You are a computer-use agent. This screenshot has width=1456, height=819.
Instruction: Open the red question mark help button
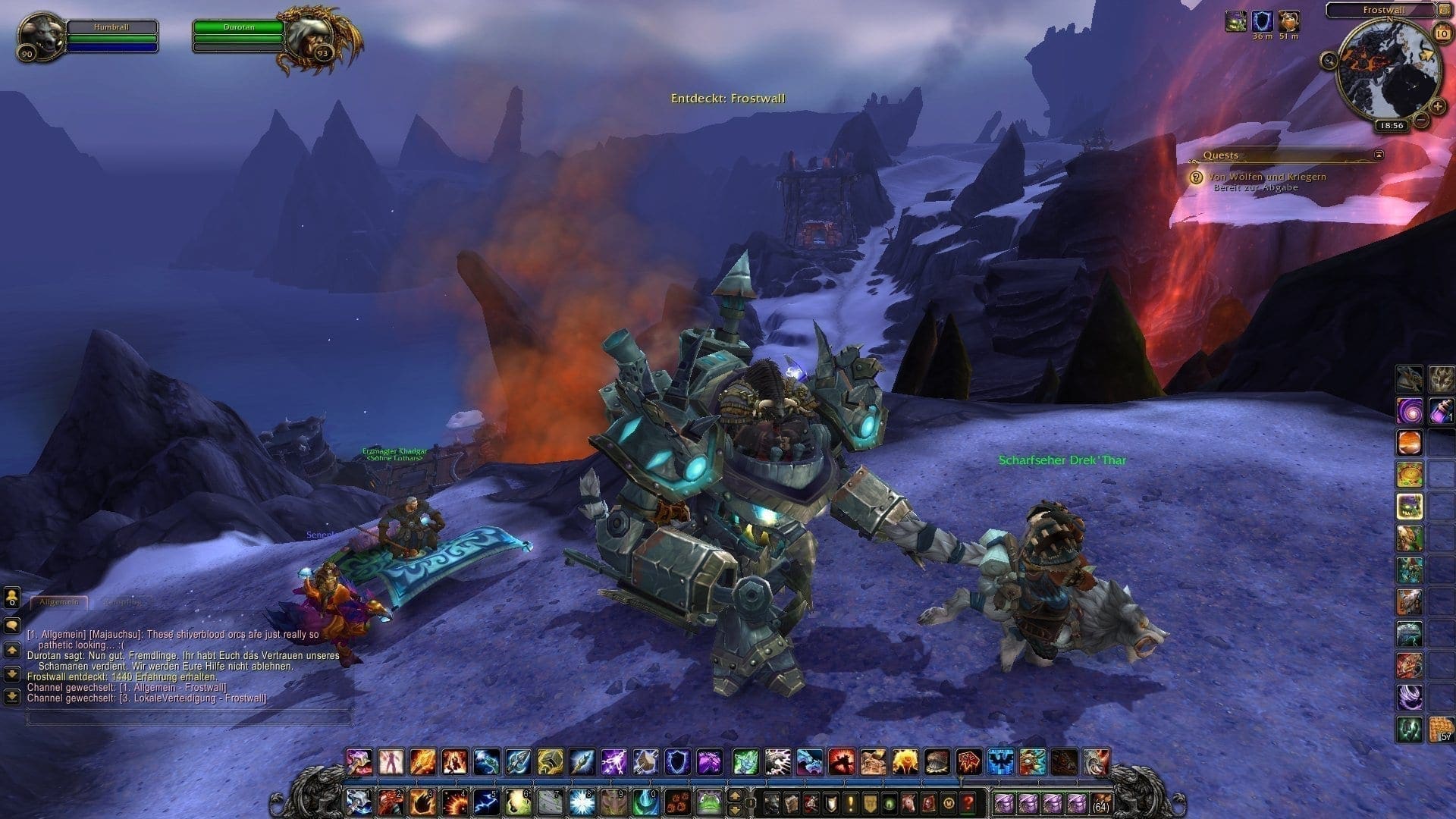point(968,802)
